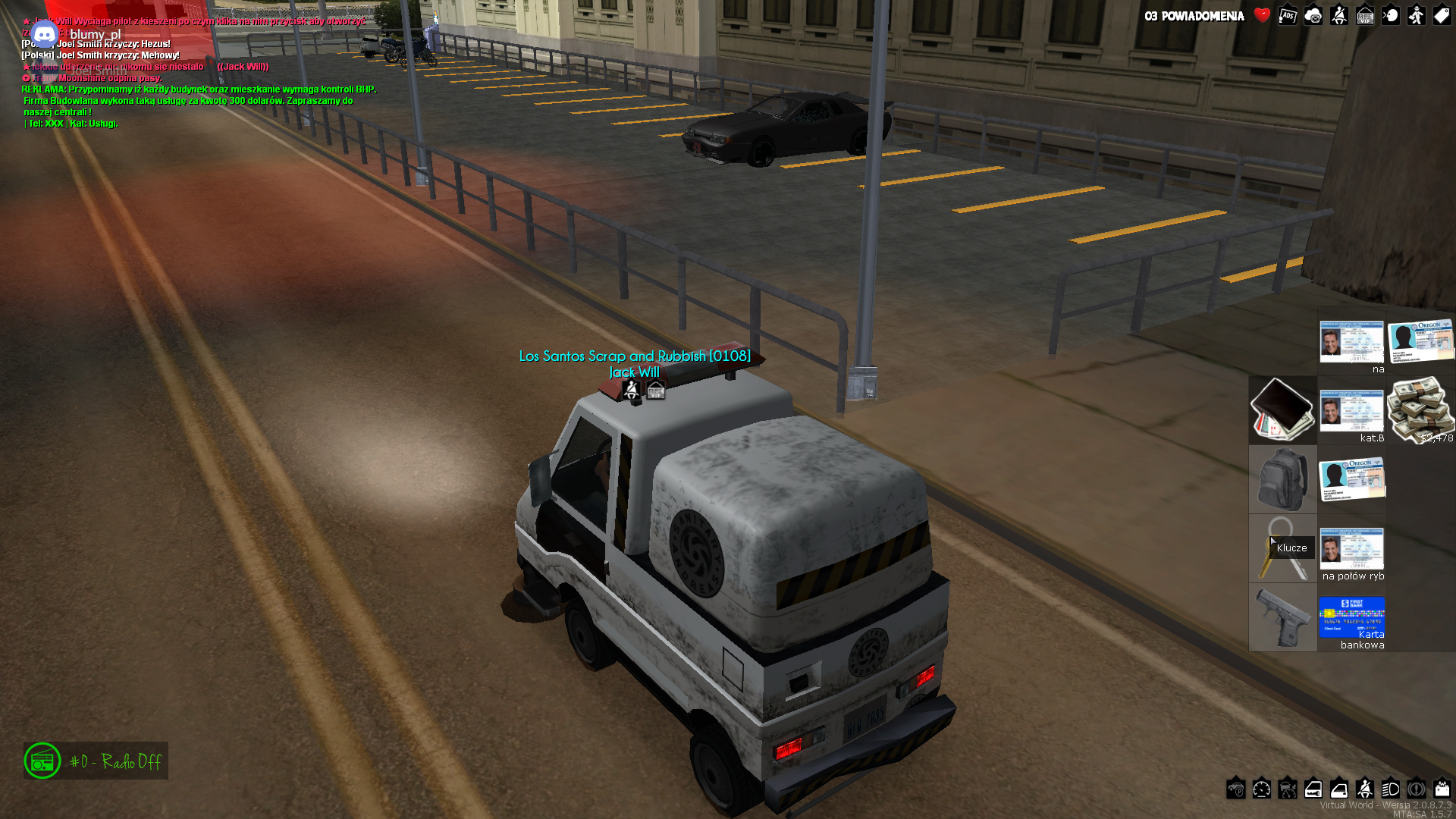Image resolution: width=1456 pixels, height=819 pixels.
Task: Click the ADS icon in the top bar
Action: click(x=1288, y=16)
